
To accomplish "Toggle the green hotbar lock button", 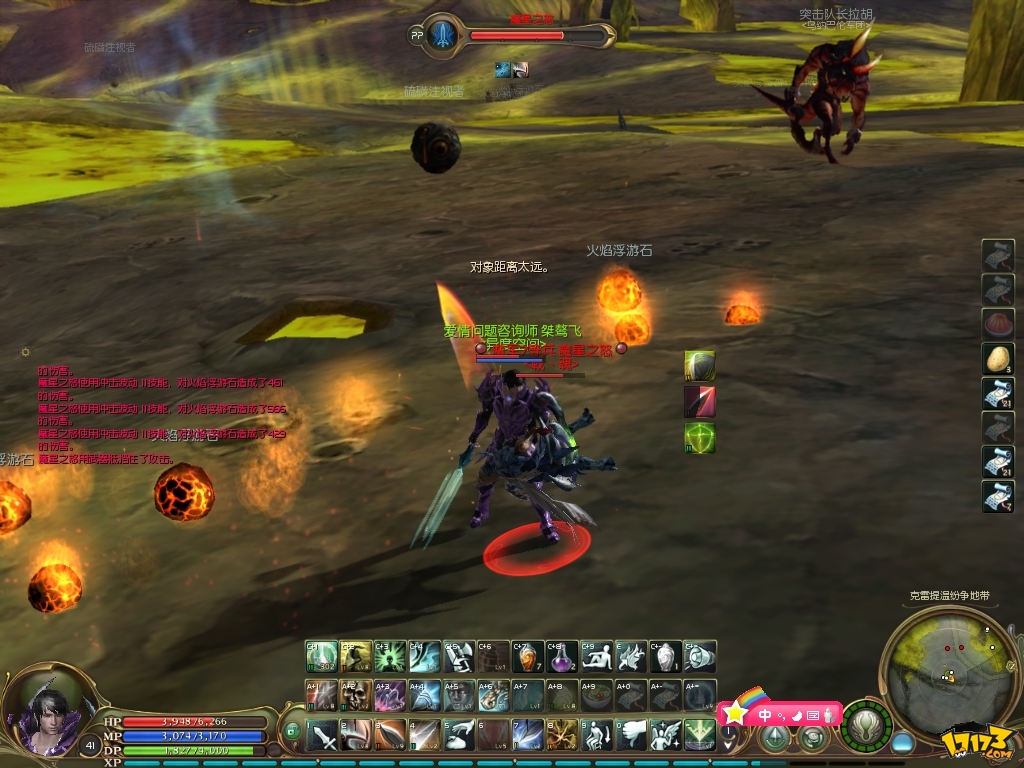I will click(292, 732).
